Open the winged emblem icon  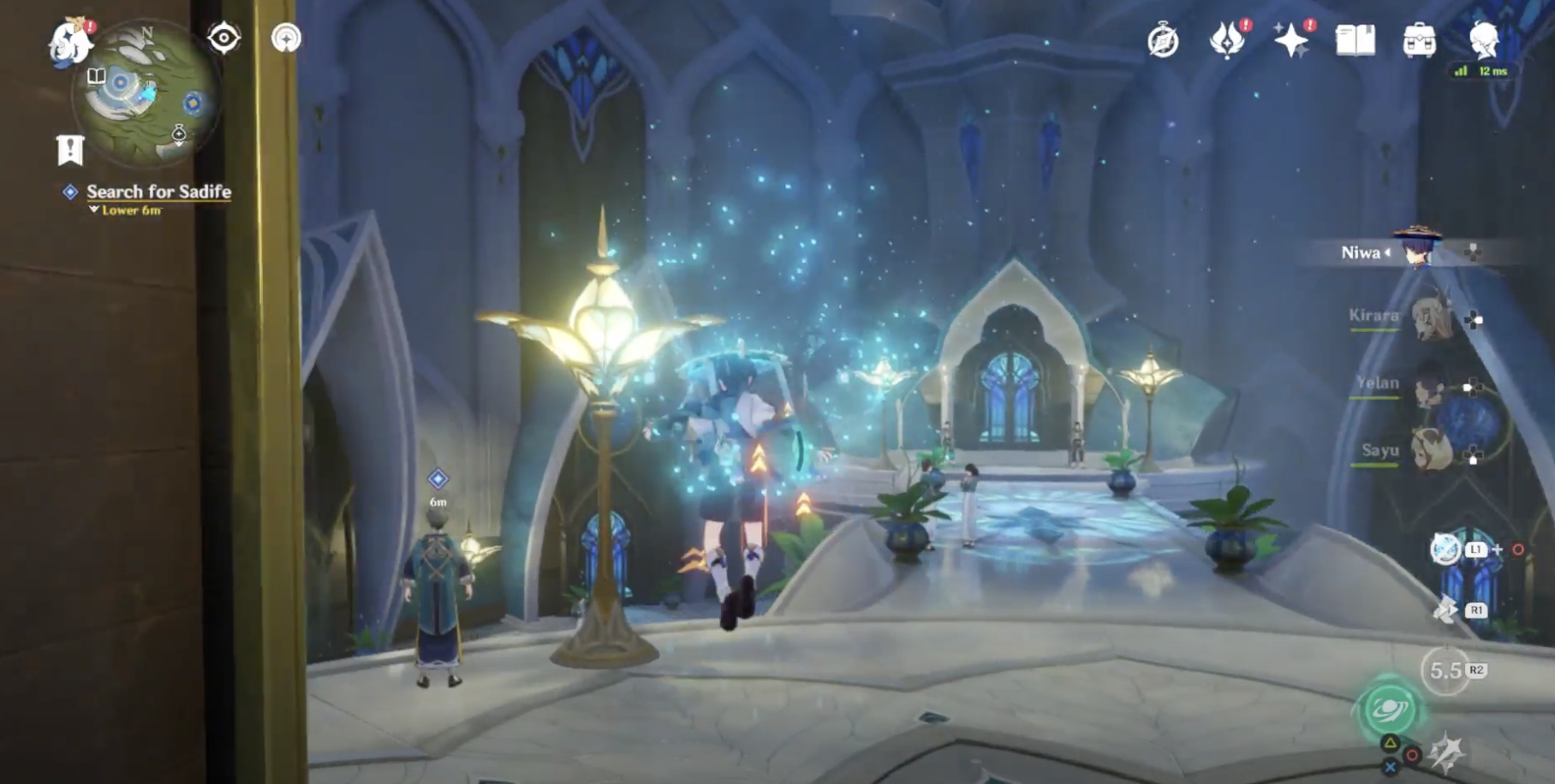coord(1226,40)
